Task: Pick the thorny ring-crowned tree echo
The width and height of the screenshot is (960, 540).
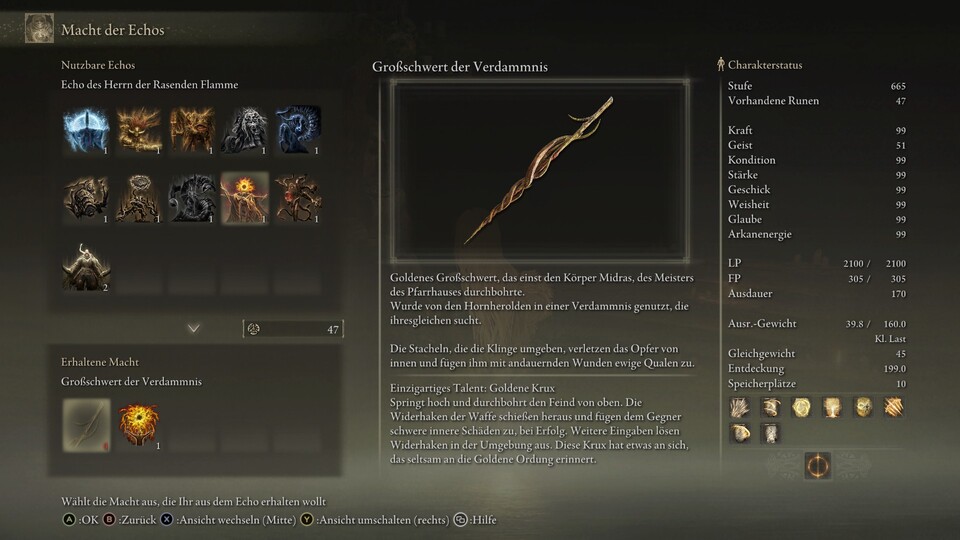Action: 139,197
